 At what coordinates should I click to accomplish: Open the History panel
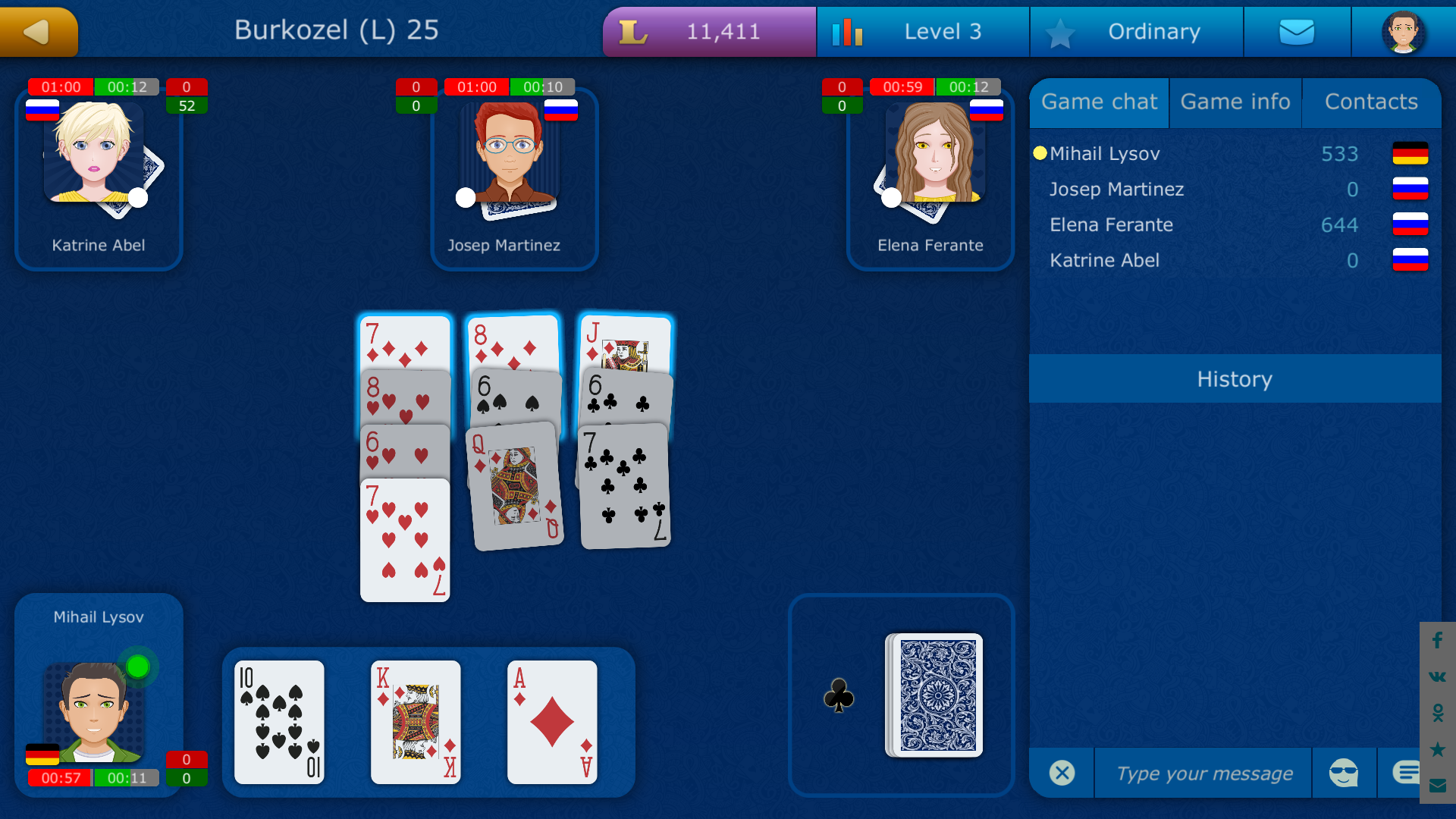click(x=1235, y=379)
